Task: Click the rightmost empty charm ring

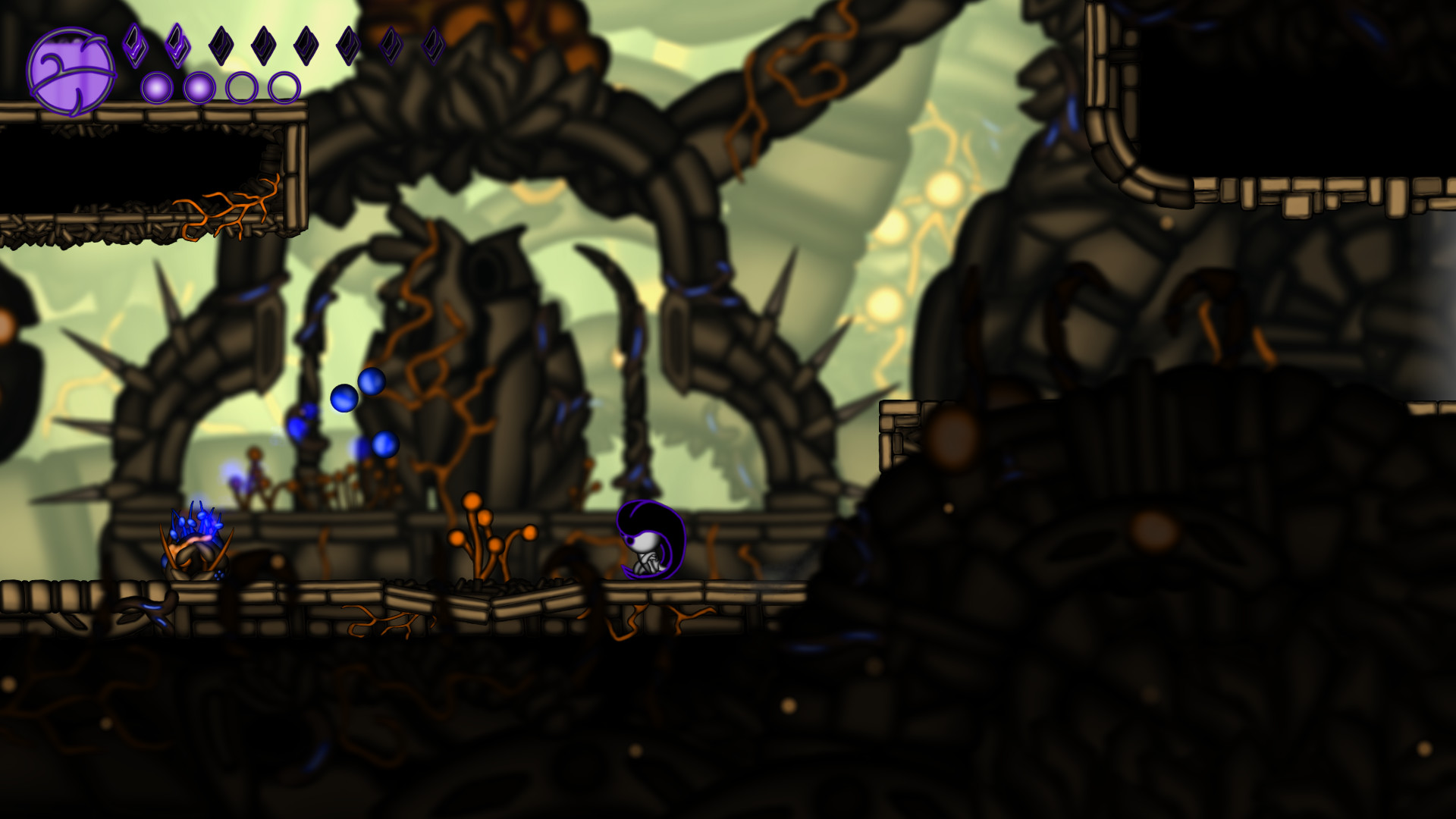Action: click(x=284, y=86)
